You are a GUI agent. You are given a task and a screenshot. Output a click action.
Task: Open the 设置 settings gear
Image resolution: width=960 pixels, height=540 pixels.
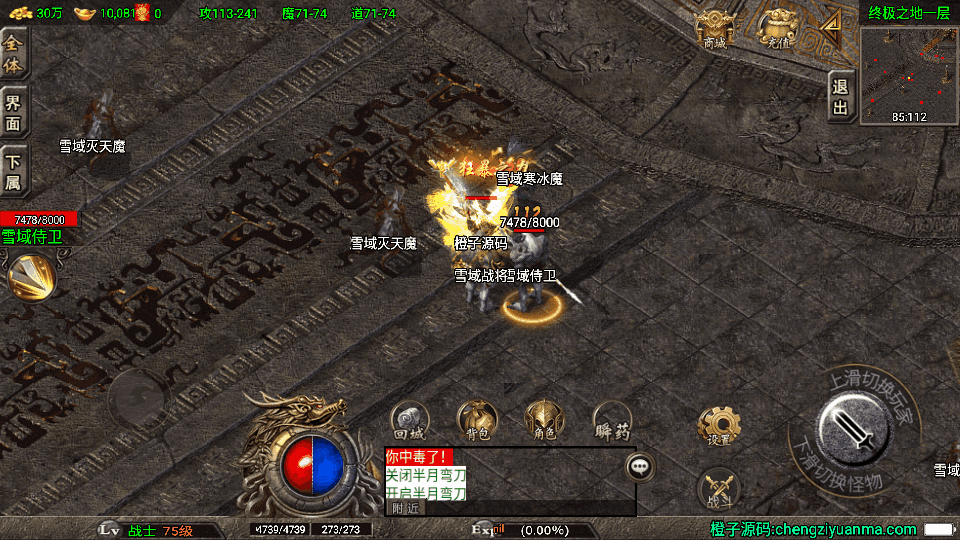(718, 426)
